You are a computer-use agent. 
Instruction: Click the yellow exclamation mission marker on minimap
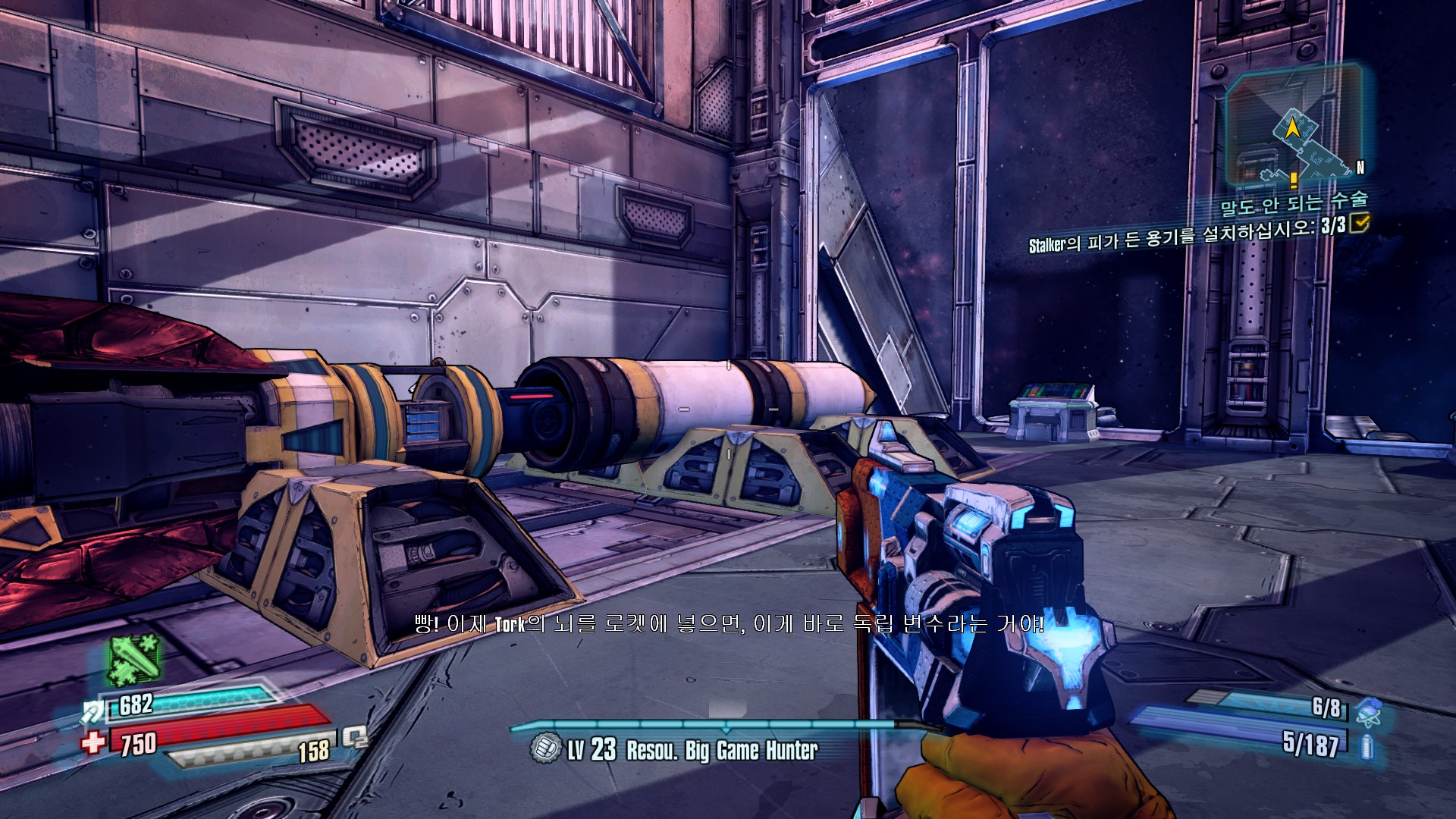click(1293, 179)
